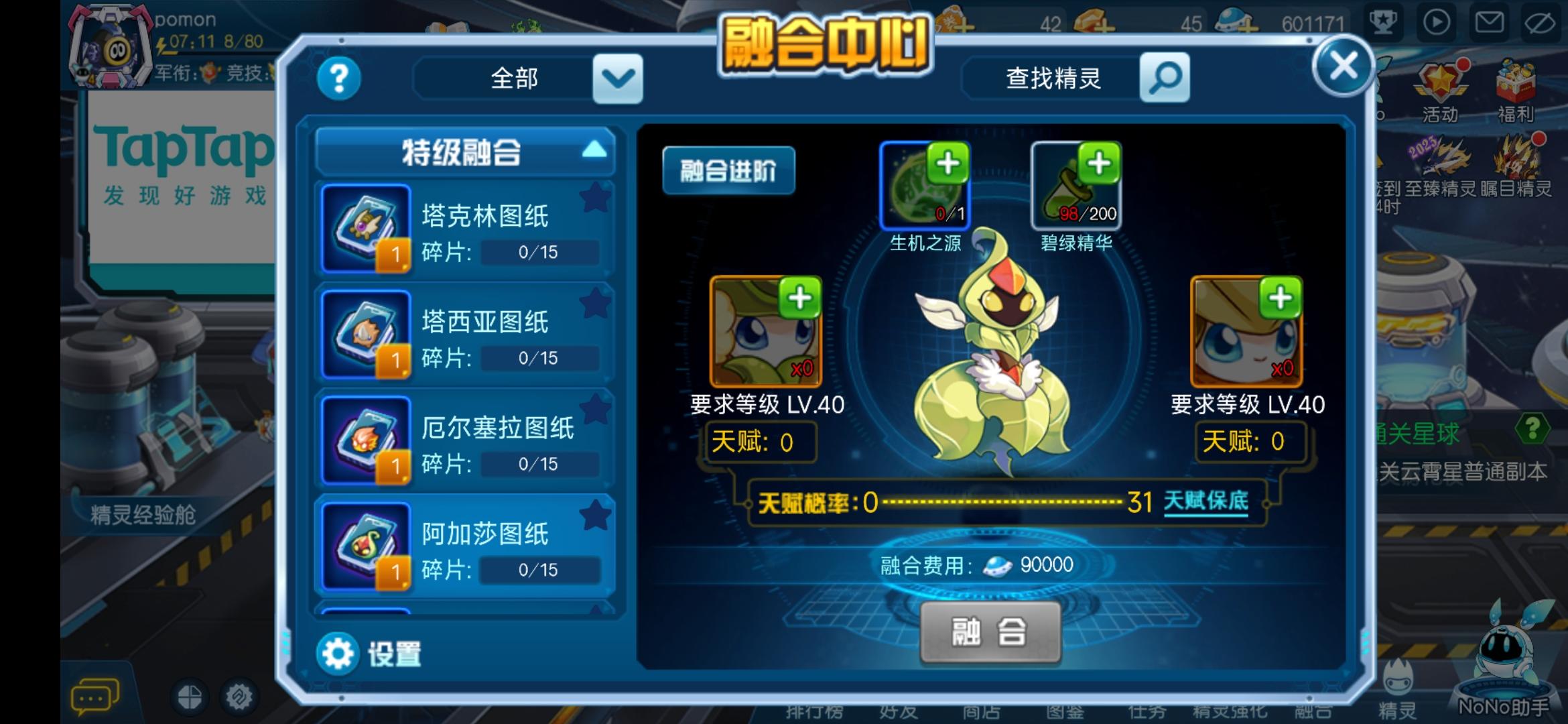1568x724 pixels.
Task: Toggle the star on 厄尔塞拉图纸
Action: (595, 410)
